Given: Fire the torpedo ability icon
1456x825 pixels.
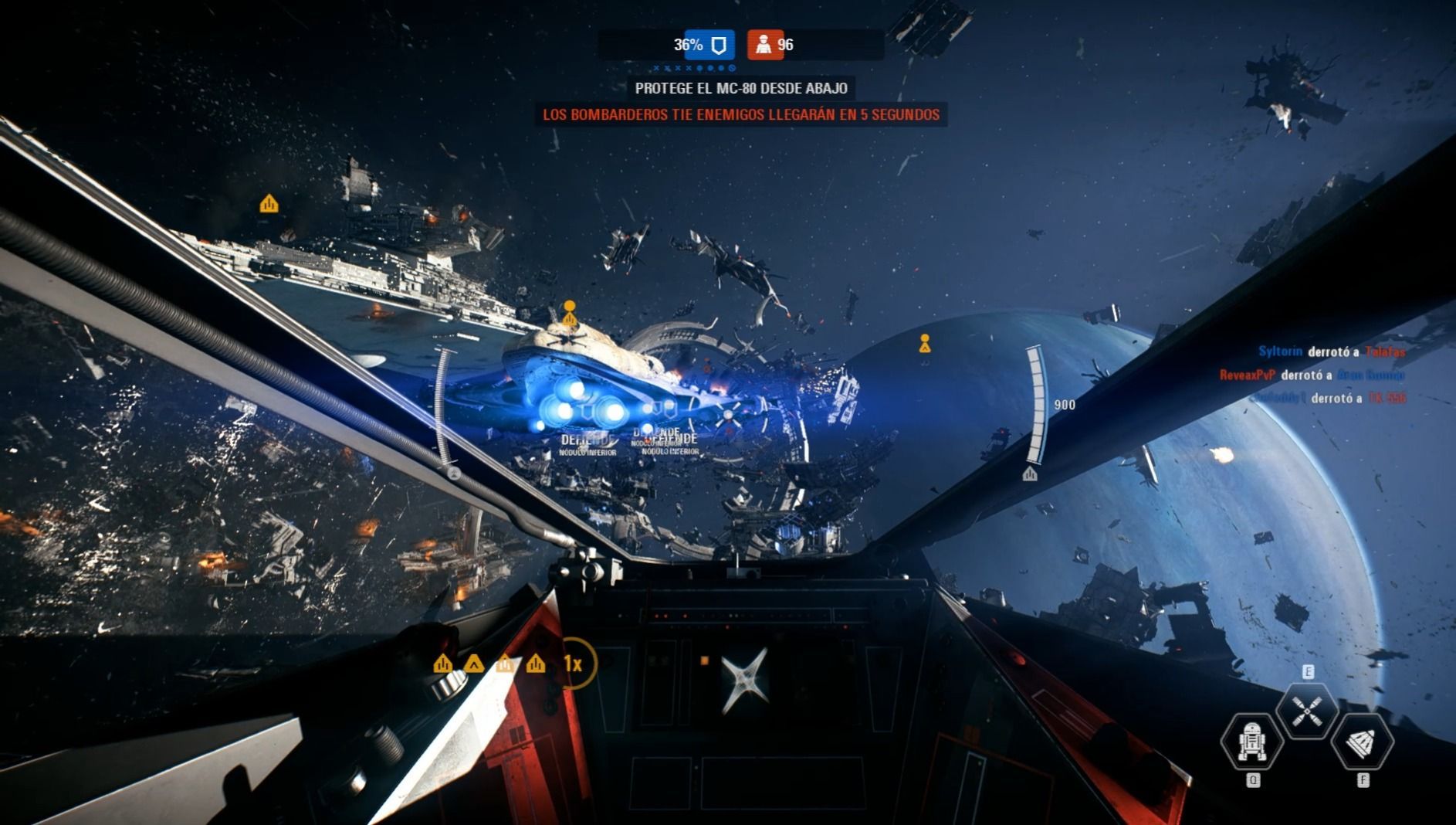Looking at the screenshot, I should pos(1363,742).
